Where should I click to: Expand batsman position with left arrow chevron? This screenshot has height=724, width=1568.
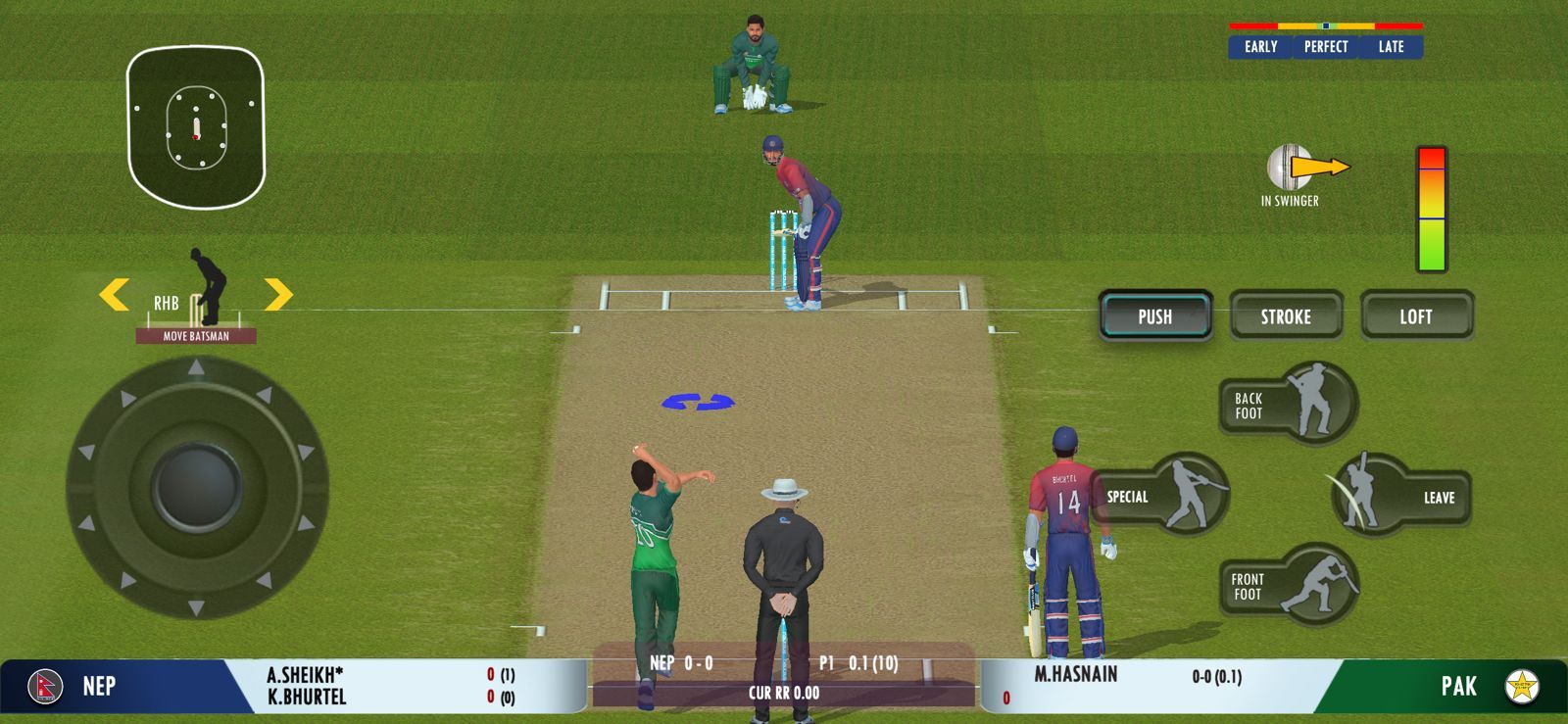[115, 290]
